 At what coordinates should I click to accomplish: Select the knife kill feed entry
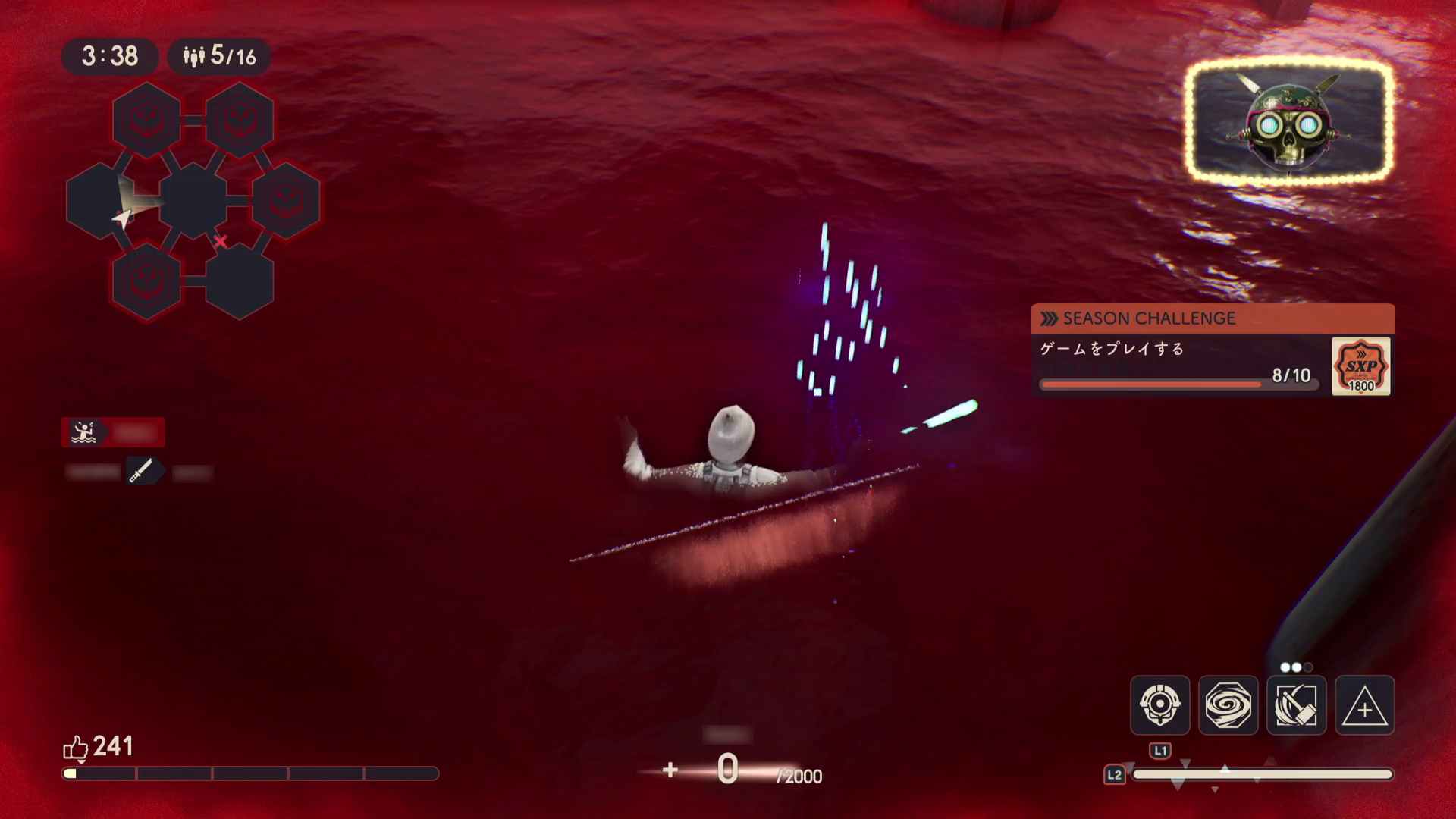pyautogui.click(x=140, y=472)
